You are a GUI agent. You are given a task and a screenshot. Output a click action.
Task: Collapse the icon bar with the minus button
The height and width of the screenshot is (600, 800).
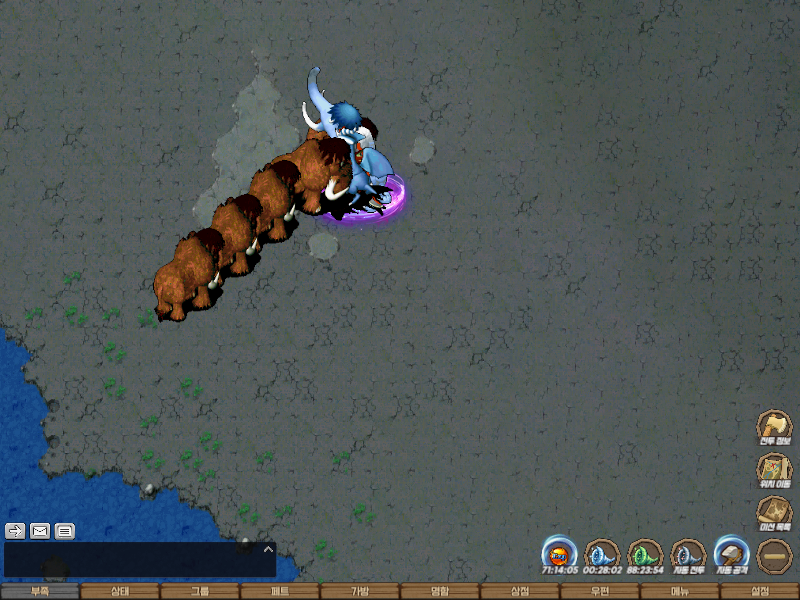[774, 555]
